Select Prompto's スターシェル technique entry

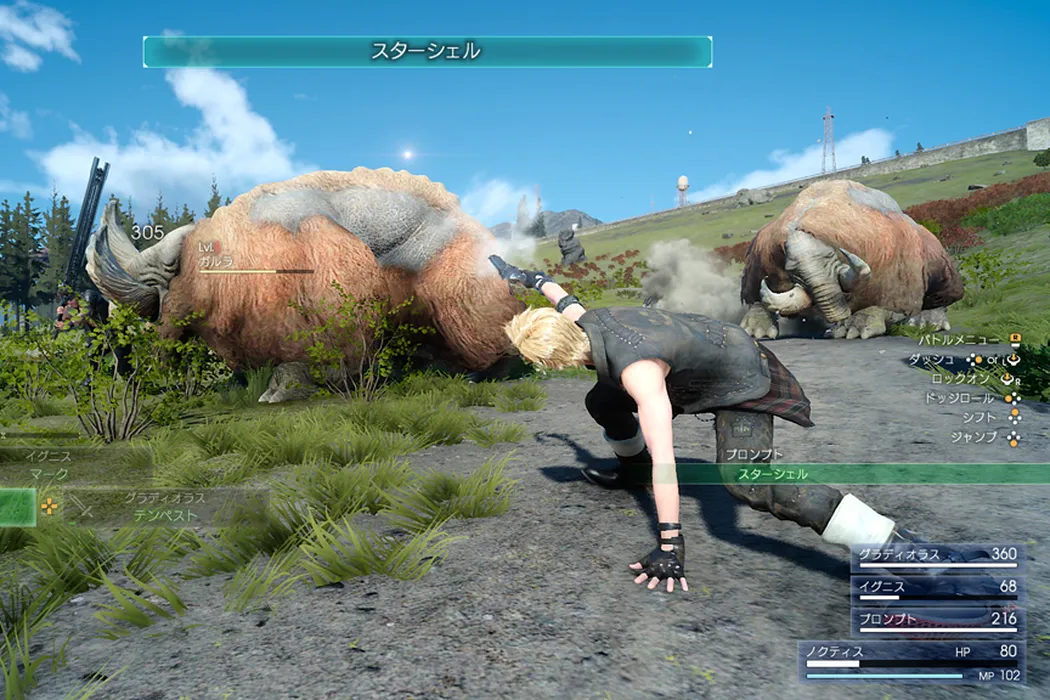coord(772,474)
